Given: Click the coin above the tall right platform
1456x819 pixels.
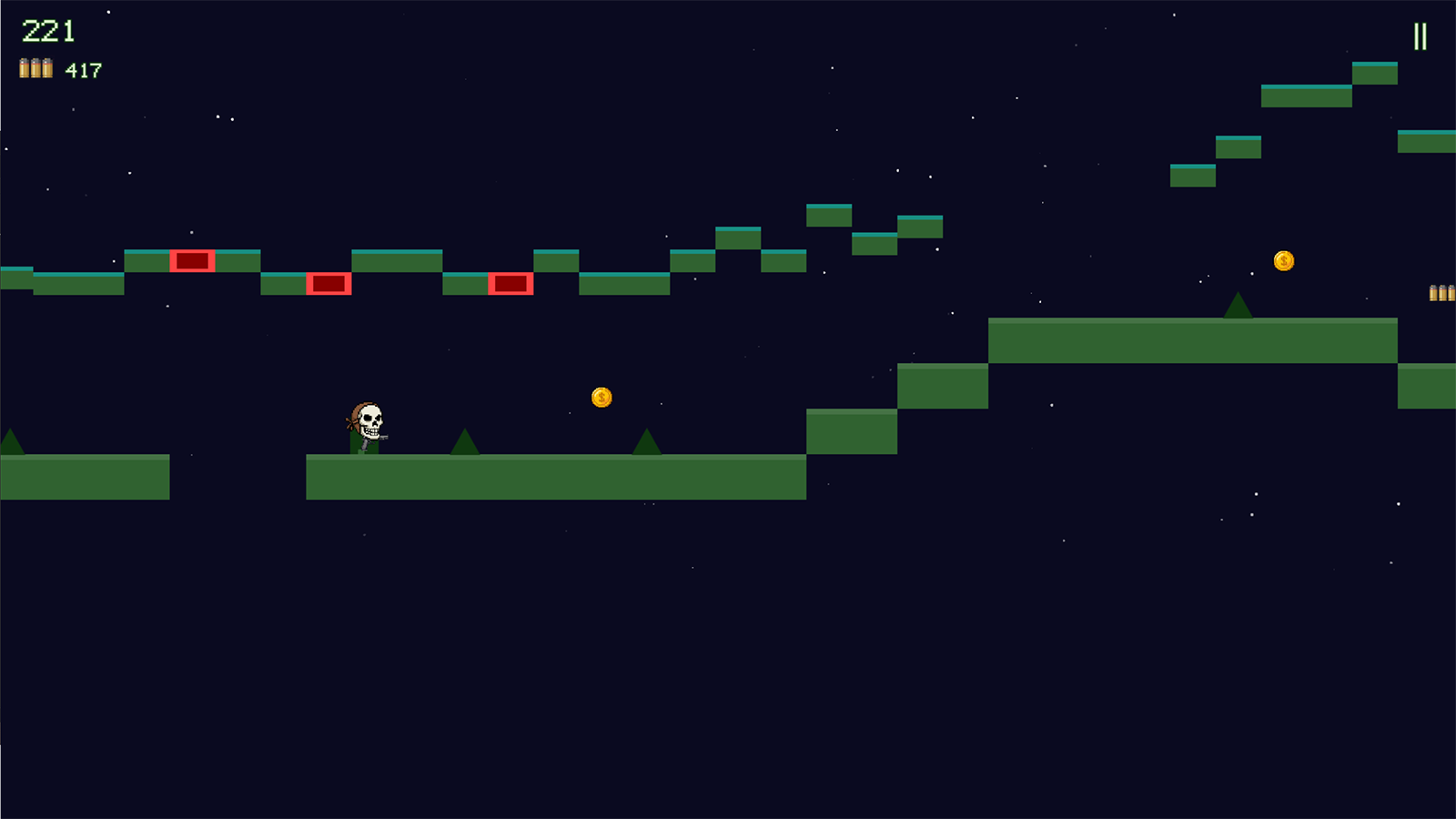Looking at the screenshot, I should pyautogui.click(x=1284, y=260).
